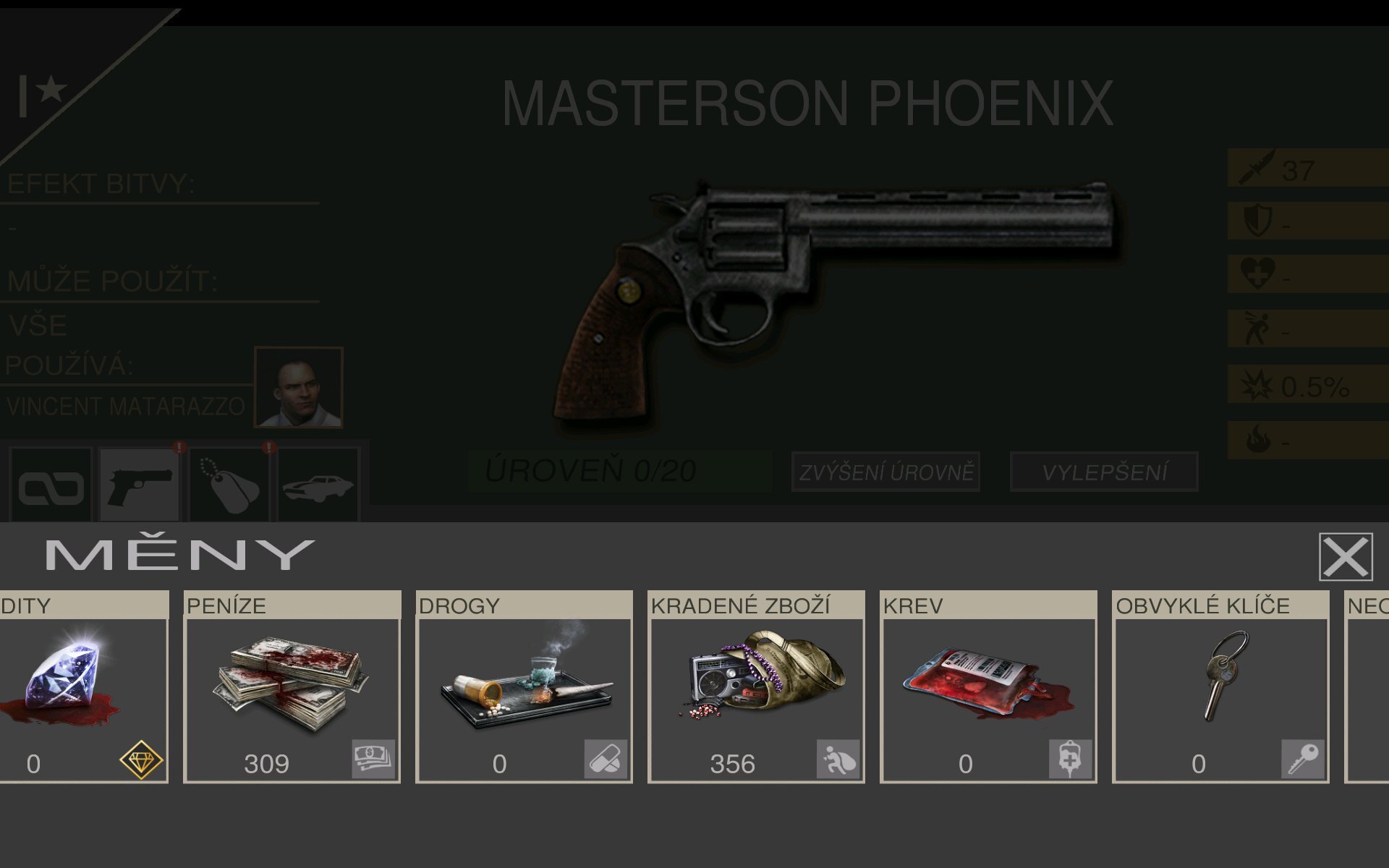Click the diamond icon in the KREDITY panel
The image size is (1389, 868).
(x=142, y=761)
